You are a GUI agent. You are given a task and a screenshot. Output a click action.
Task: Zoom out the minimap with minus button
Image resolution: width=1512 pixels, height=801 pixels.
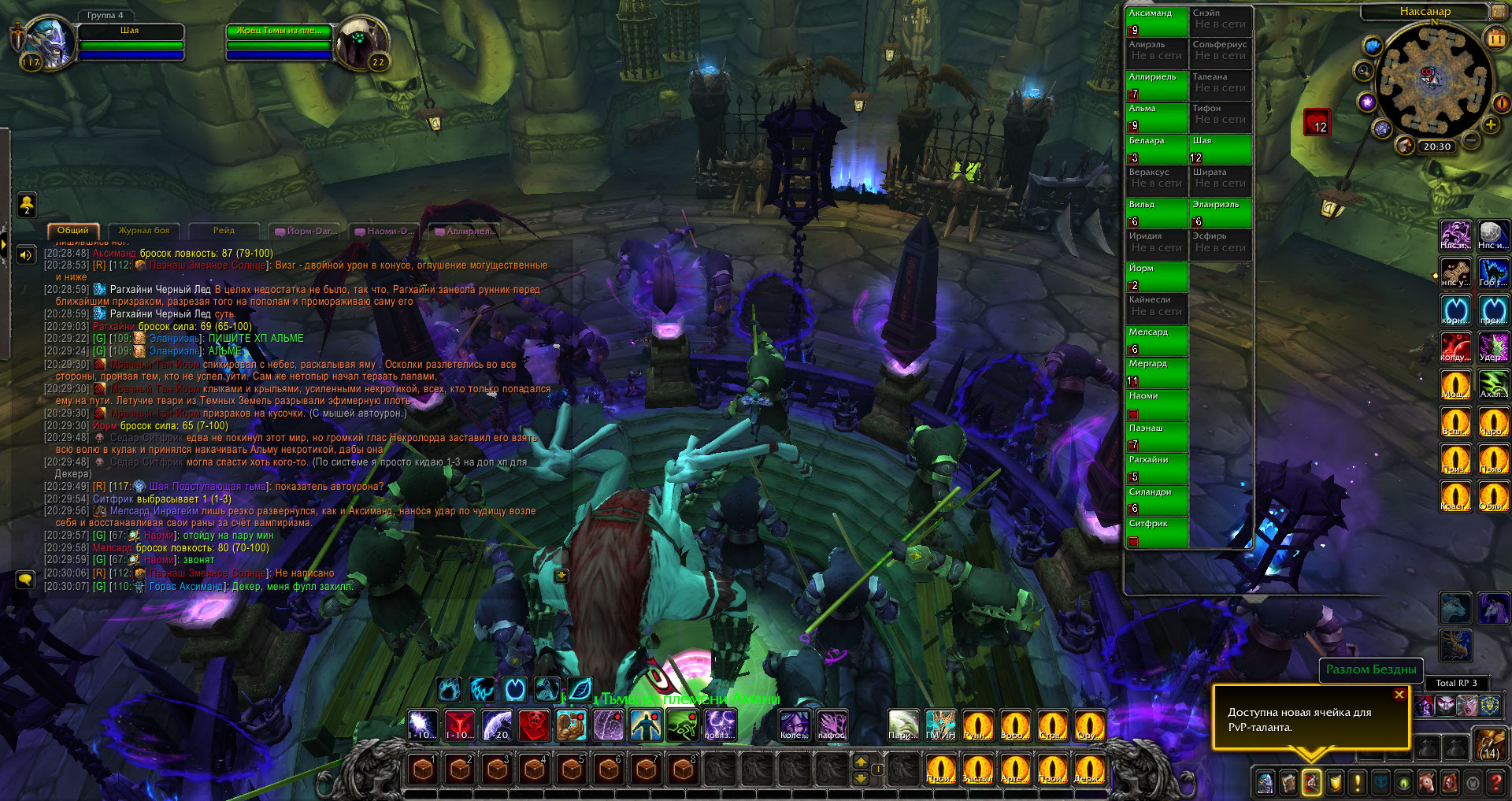1469,140
